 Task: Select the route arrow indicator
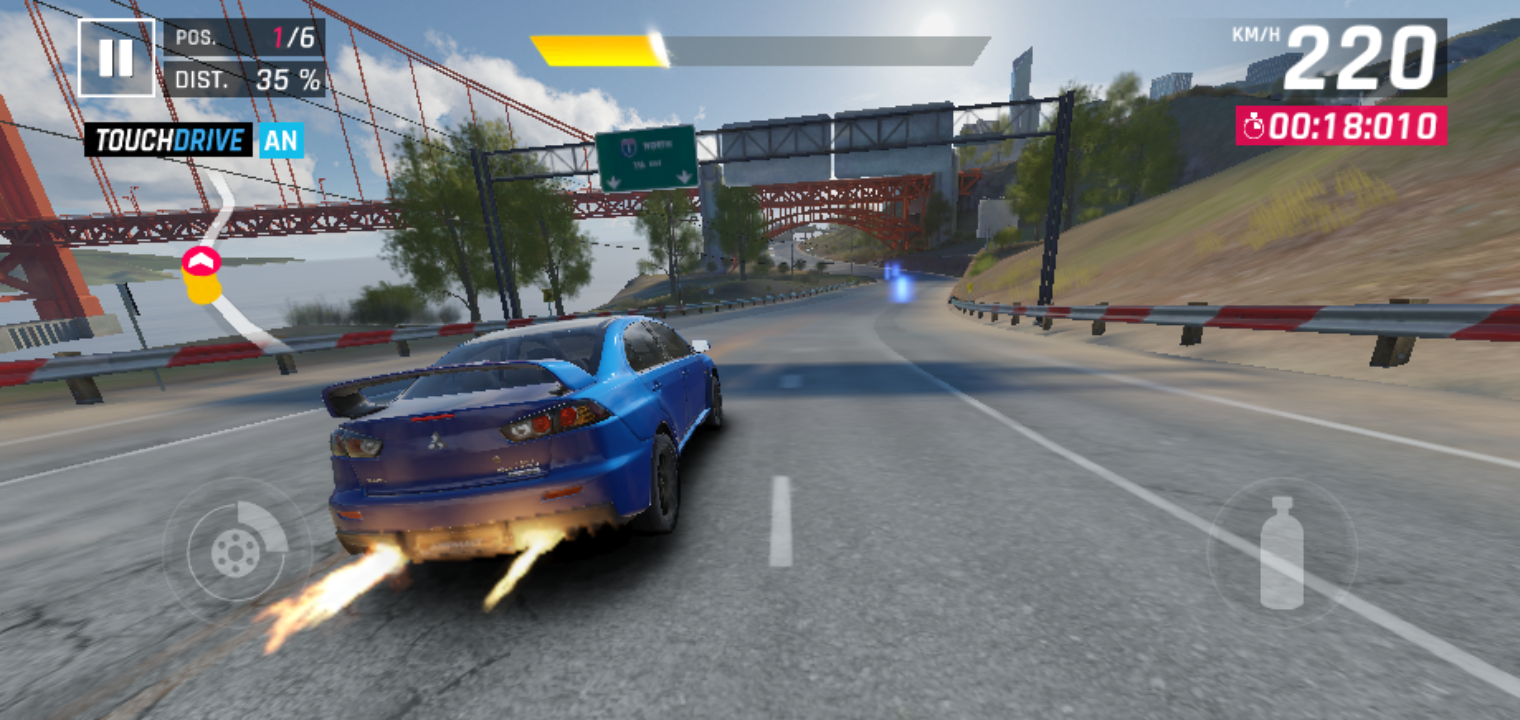[x=201, y=263]
